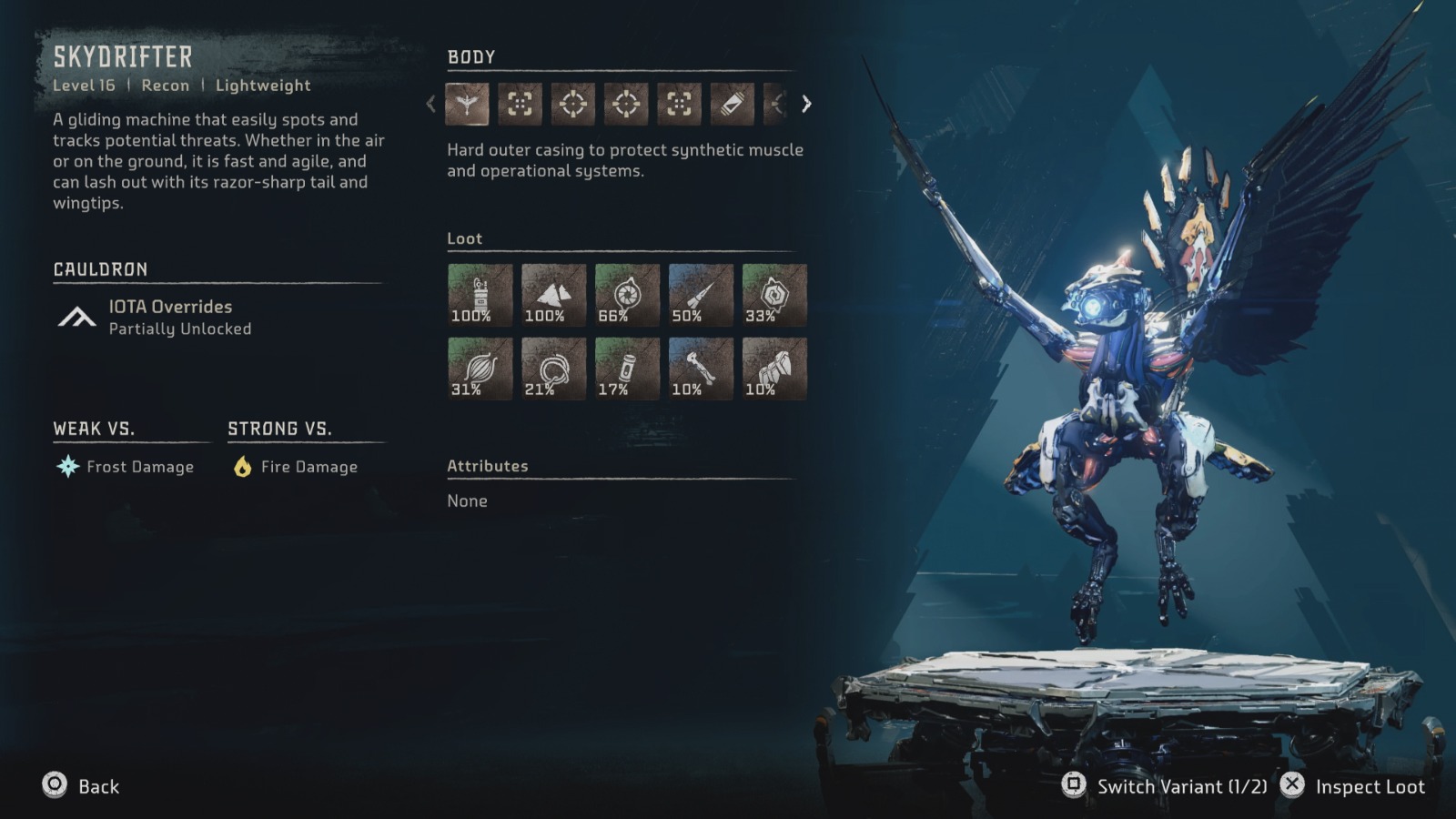Image resolution: width=1456 pixels, height=819 pixels.
Task: Select the 10% bone-shaped loot item
Action: point(701,369)
